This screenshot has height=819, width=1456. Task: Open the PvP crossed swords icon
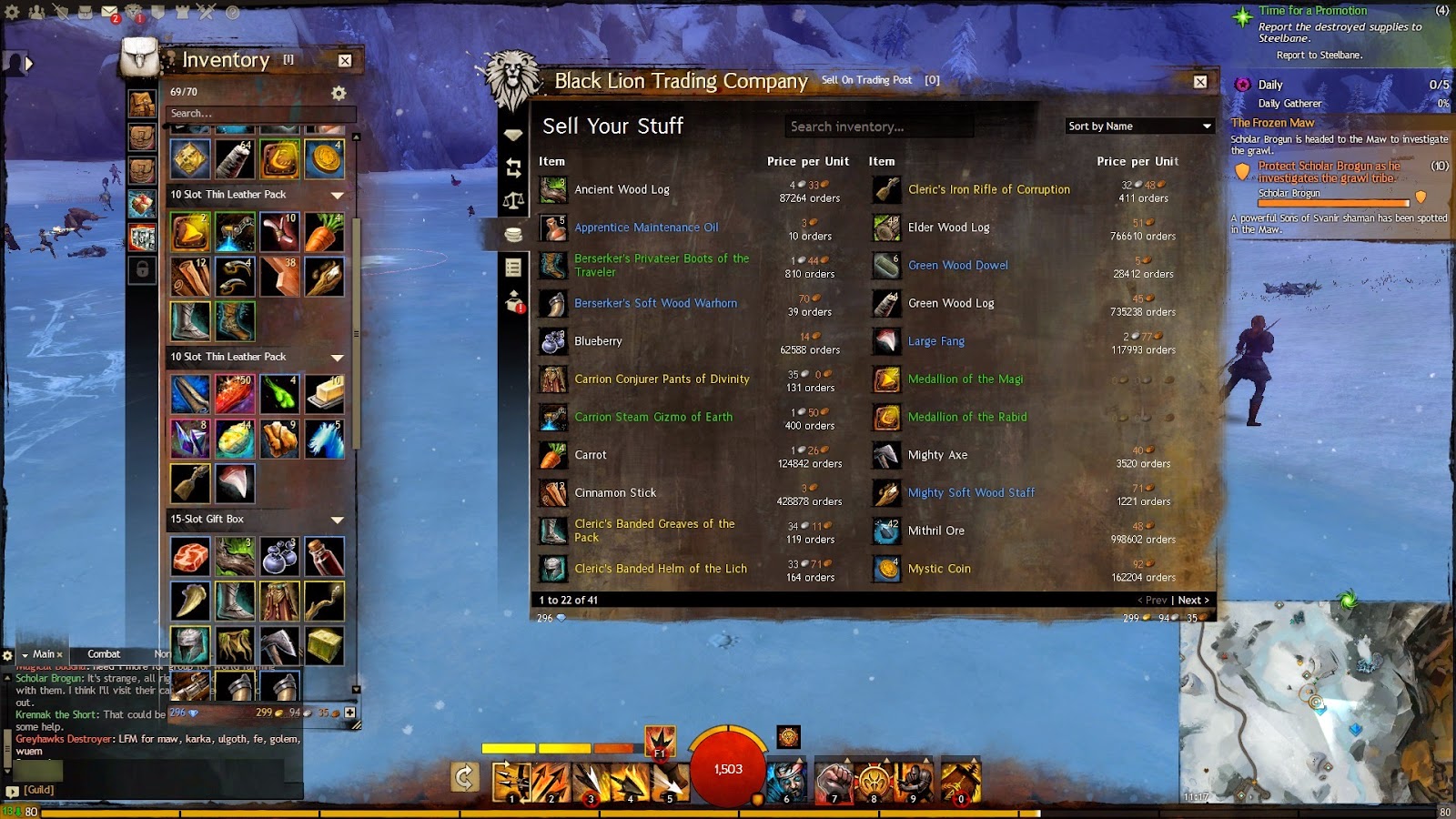[206, 12]
